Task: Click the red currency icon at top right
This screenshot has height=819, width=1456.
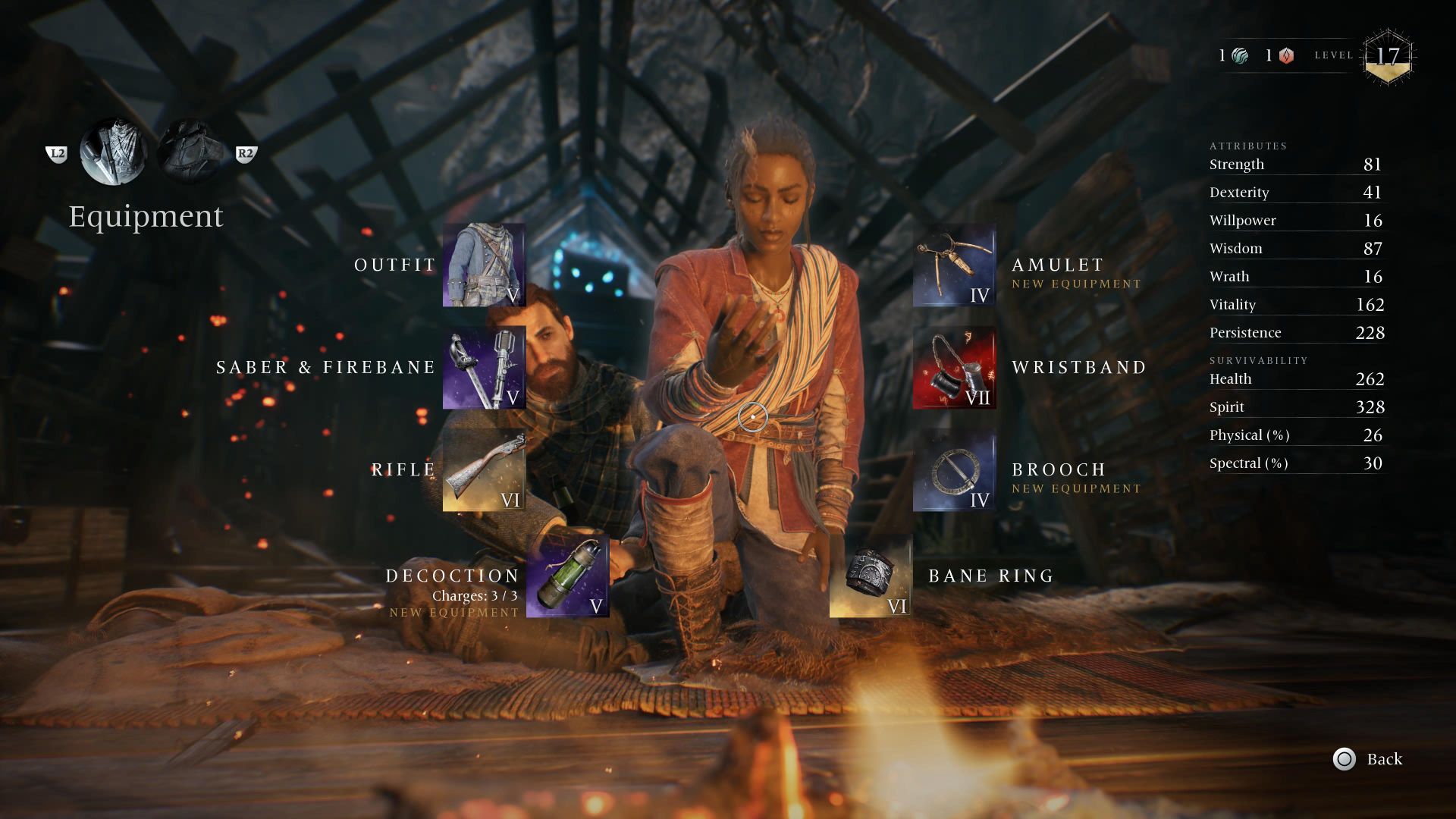Action: [x=1286, y=55]
